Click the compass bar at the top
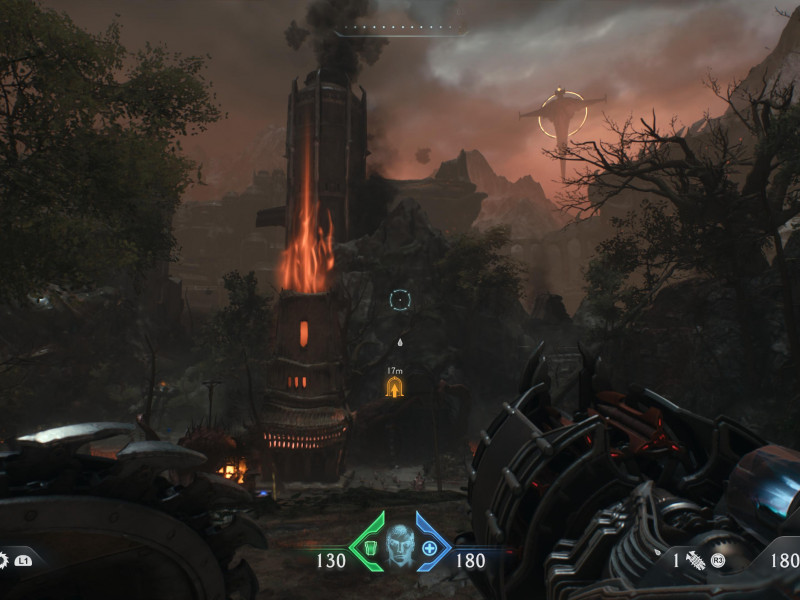The width and height of the screenshot is (800, 600). tap(400, 31)
